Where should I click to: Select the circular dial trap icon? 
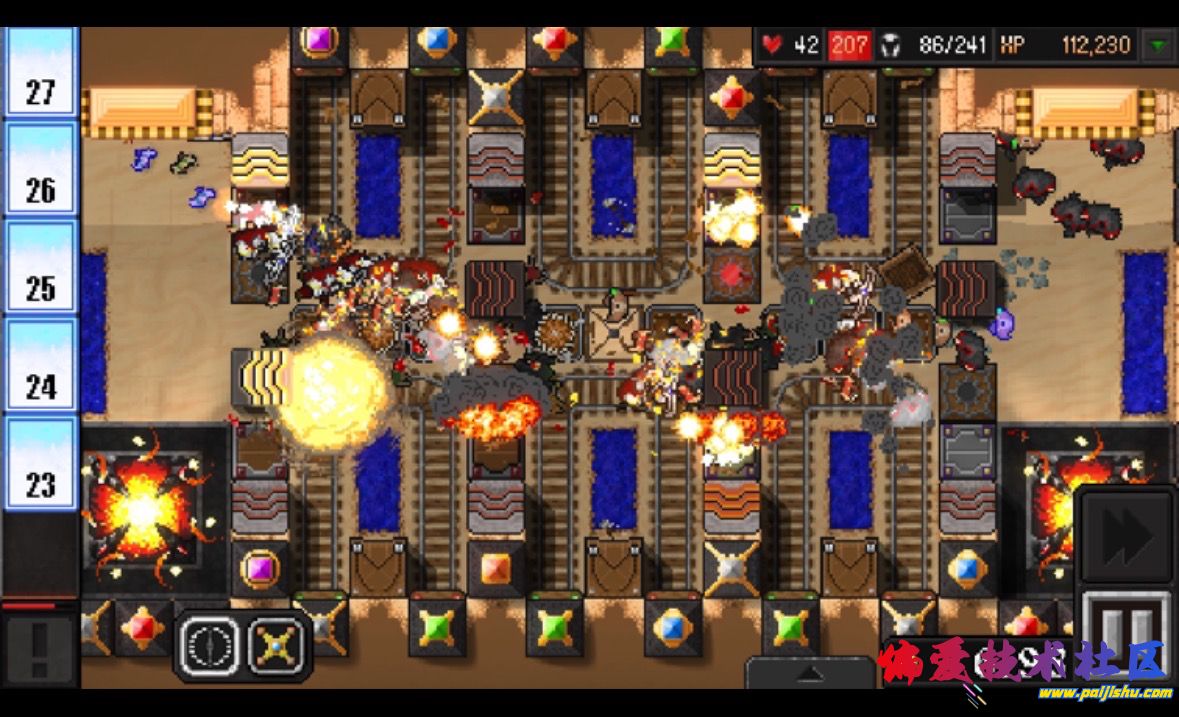208,646
